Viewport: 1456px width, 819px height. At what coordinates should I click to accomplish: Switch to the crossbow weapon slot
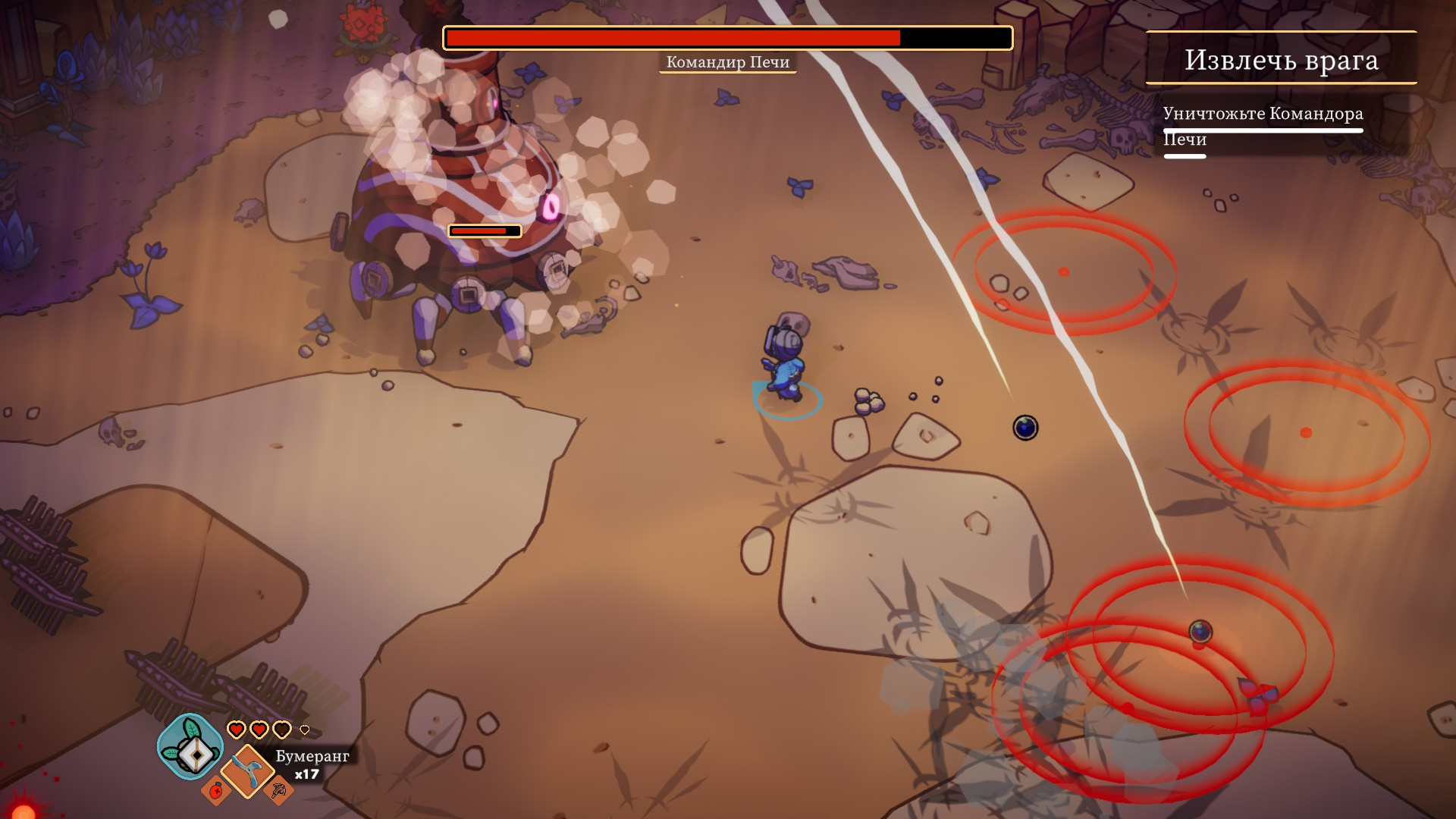[x=278, y=792]
